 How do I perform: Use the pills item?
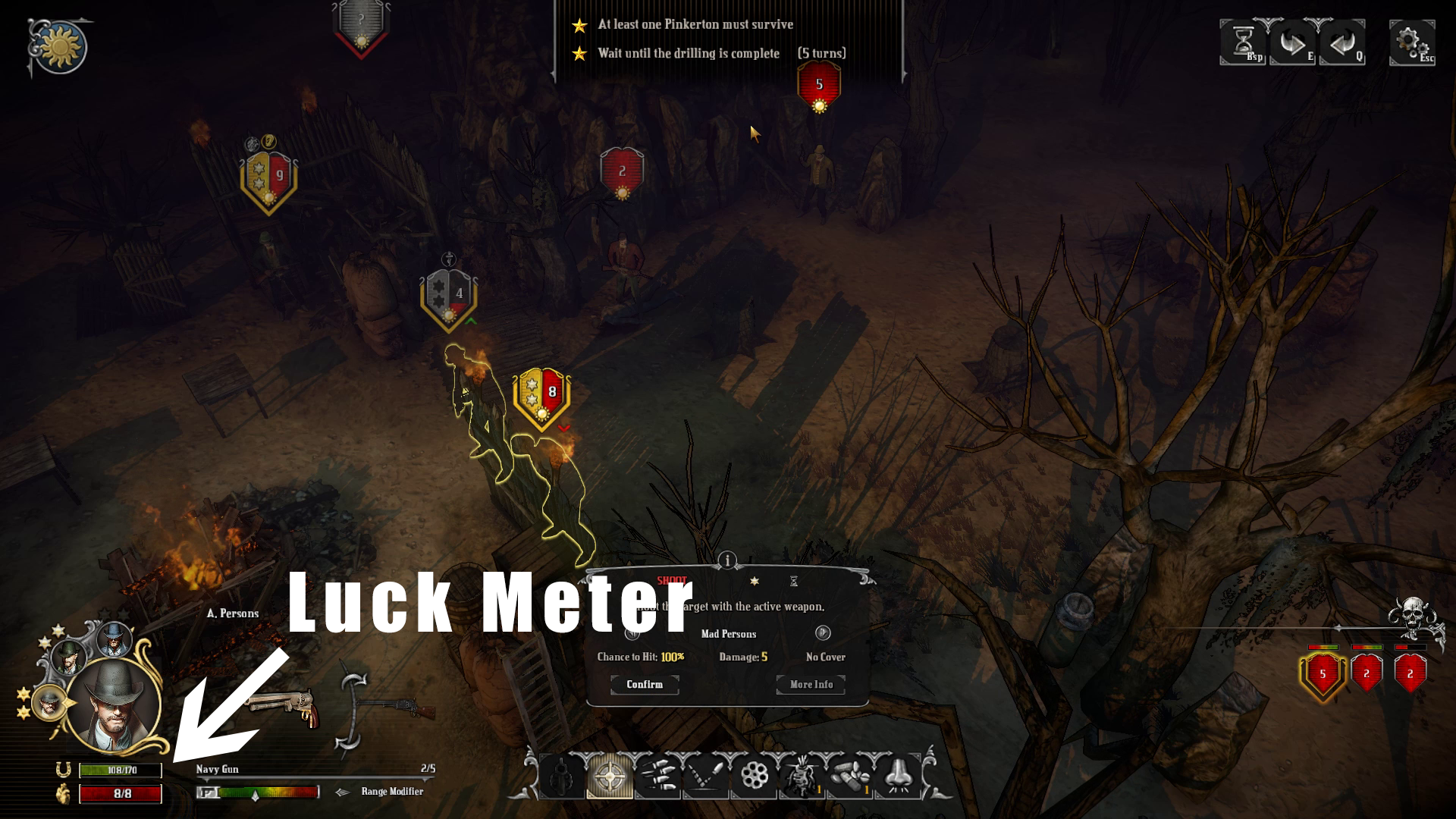click(849, 776)
